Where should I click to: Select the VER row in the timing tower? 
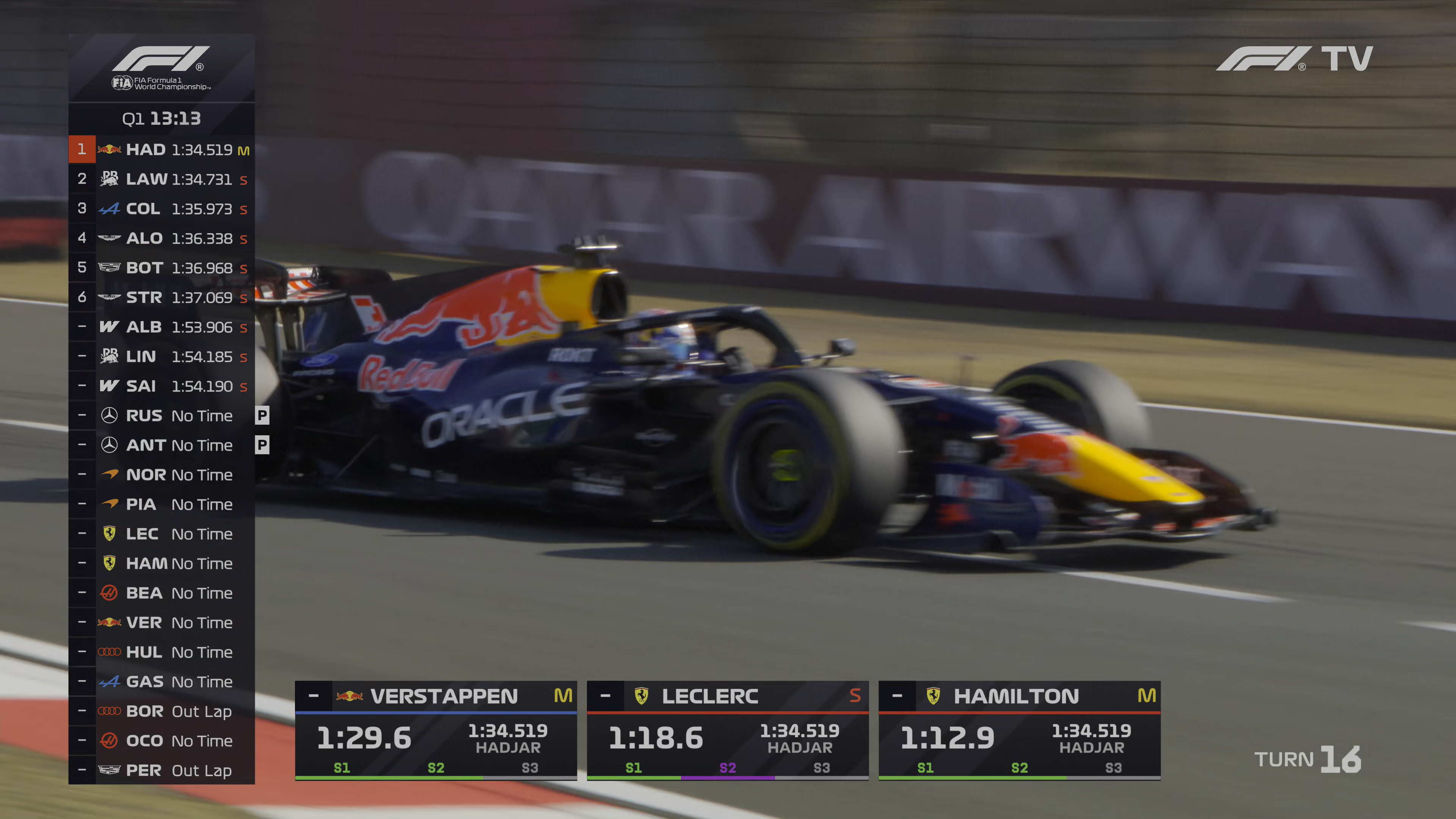[x=162, y=623]
